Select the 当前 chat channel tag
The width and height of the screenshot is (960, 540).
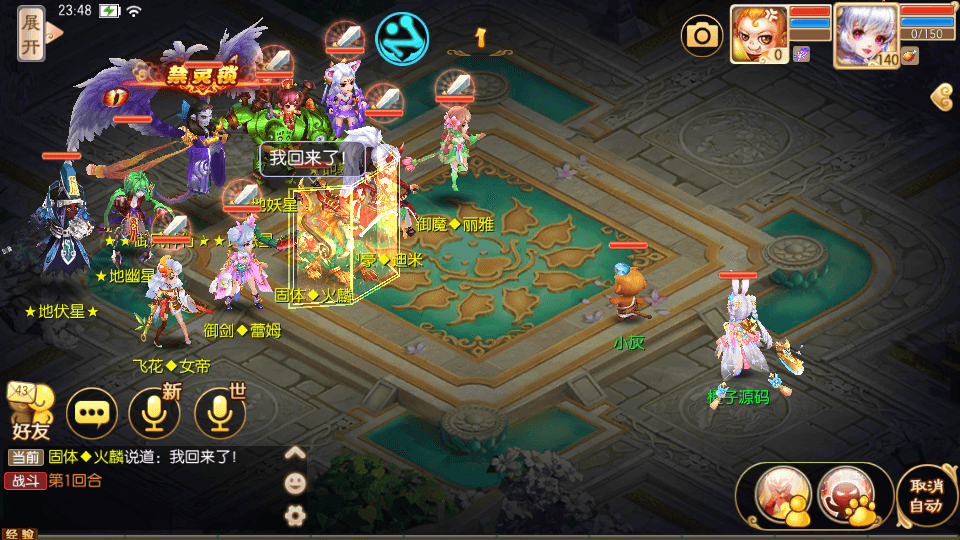coord(26,457)
